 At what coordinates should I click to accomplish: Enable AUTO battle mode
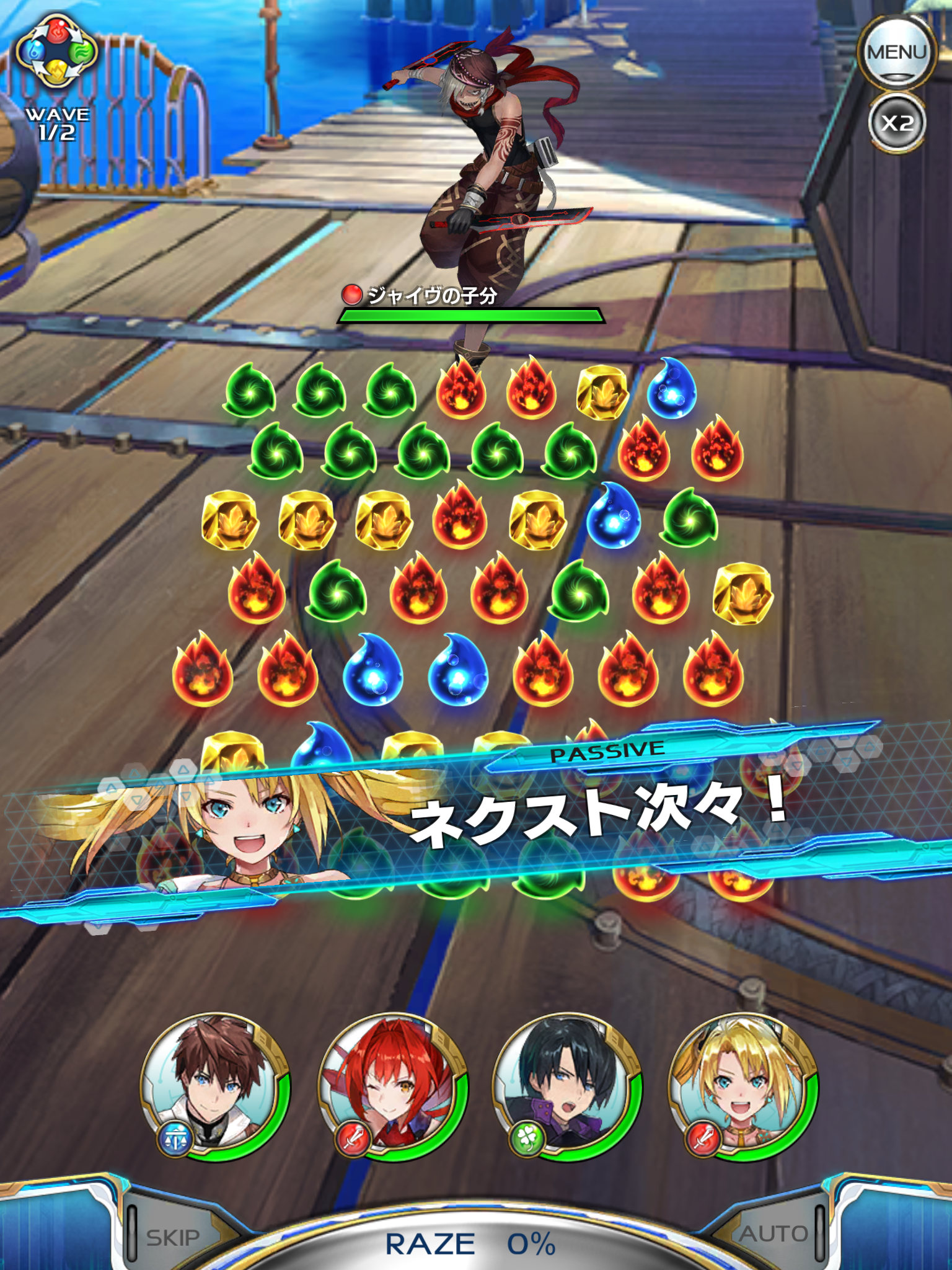[773, 1234]
